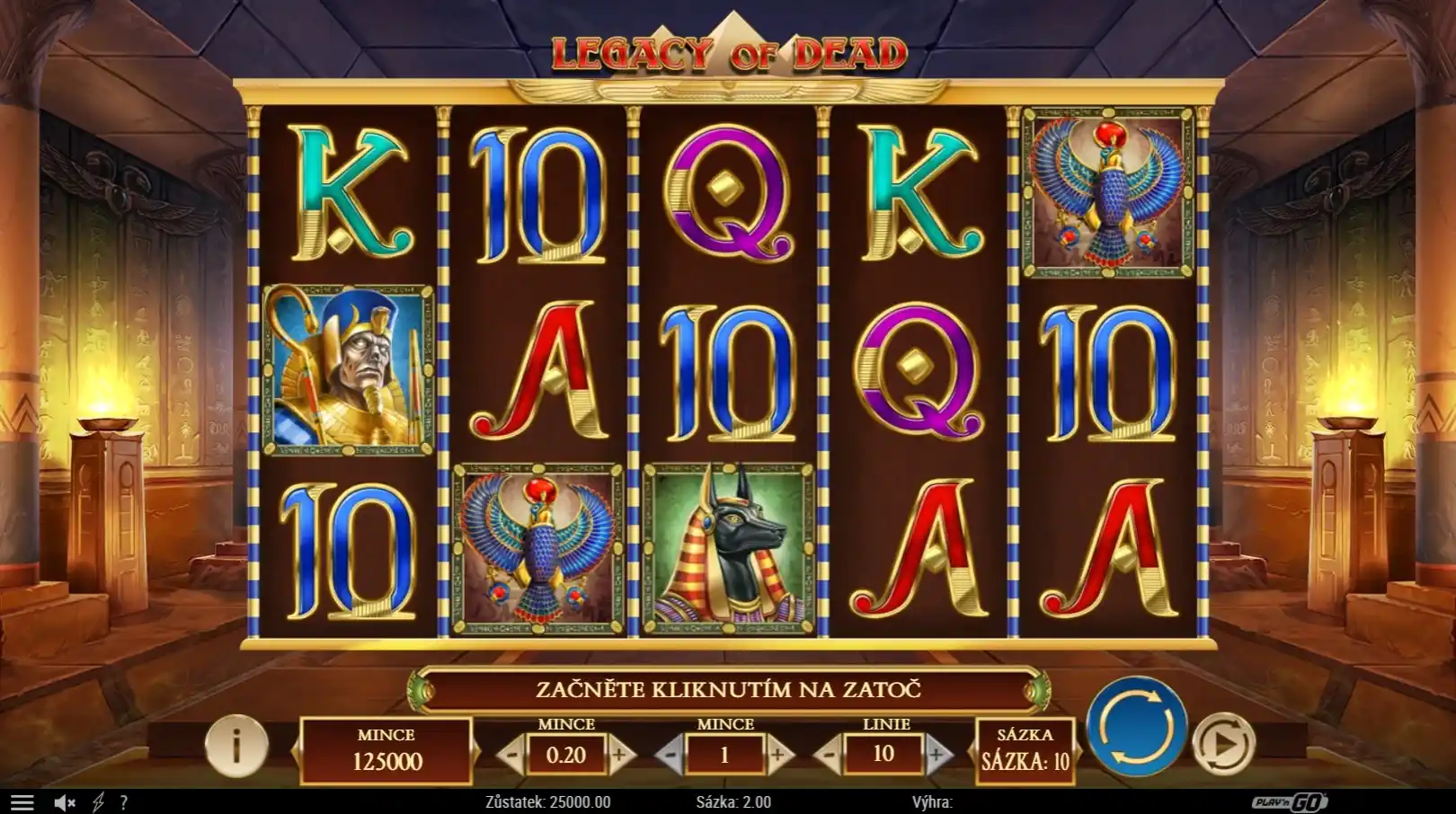Toggle the muted sound speaker icon

64,802
